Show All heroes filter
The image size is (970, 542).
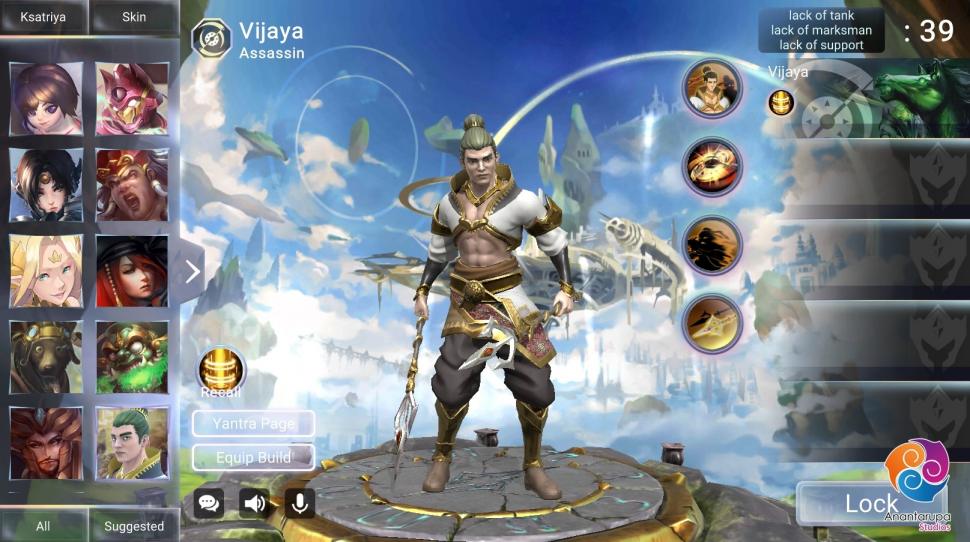43,526
